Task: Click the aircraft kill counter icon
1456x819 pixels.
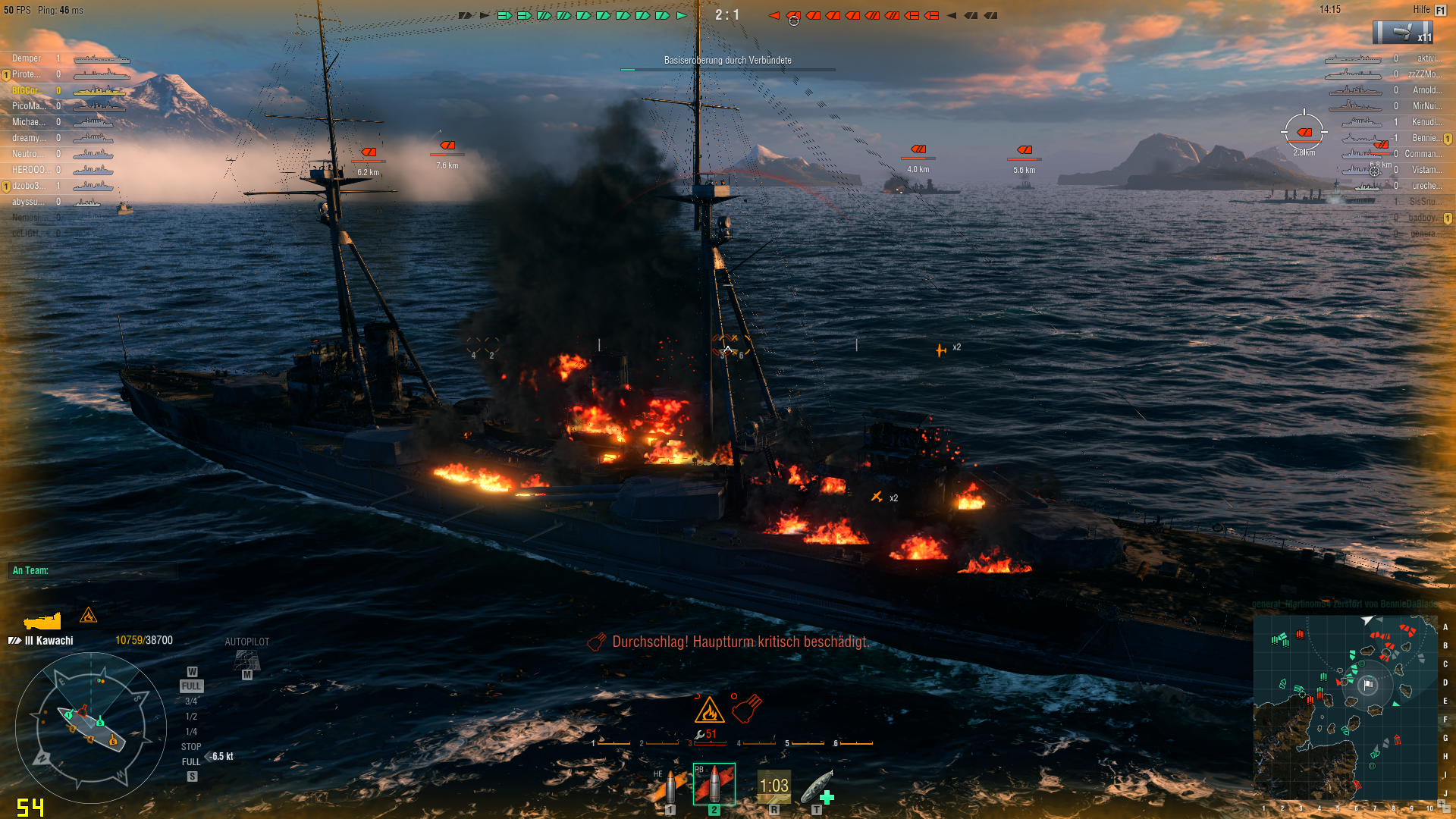Action: [x=1402, y=33]
